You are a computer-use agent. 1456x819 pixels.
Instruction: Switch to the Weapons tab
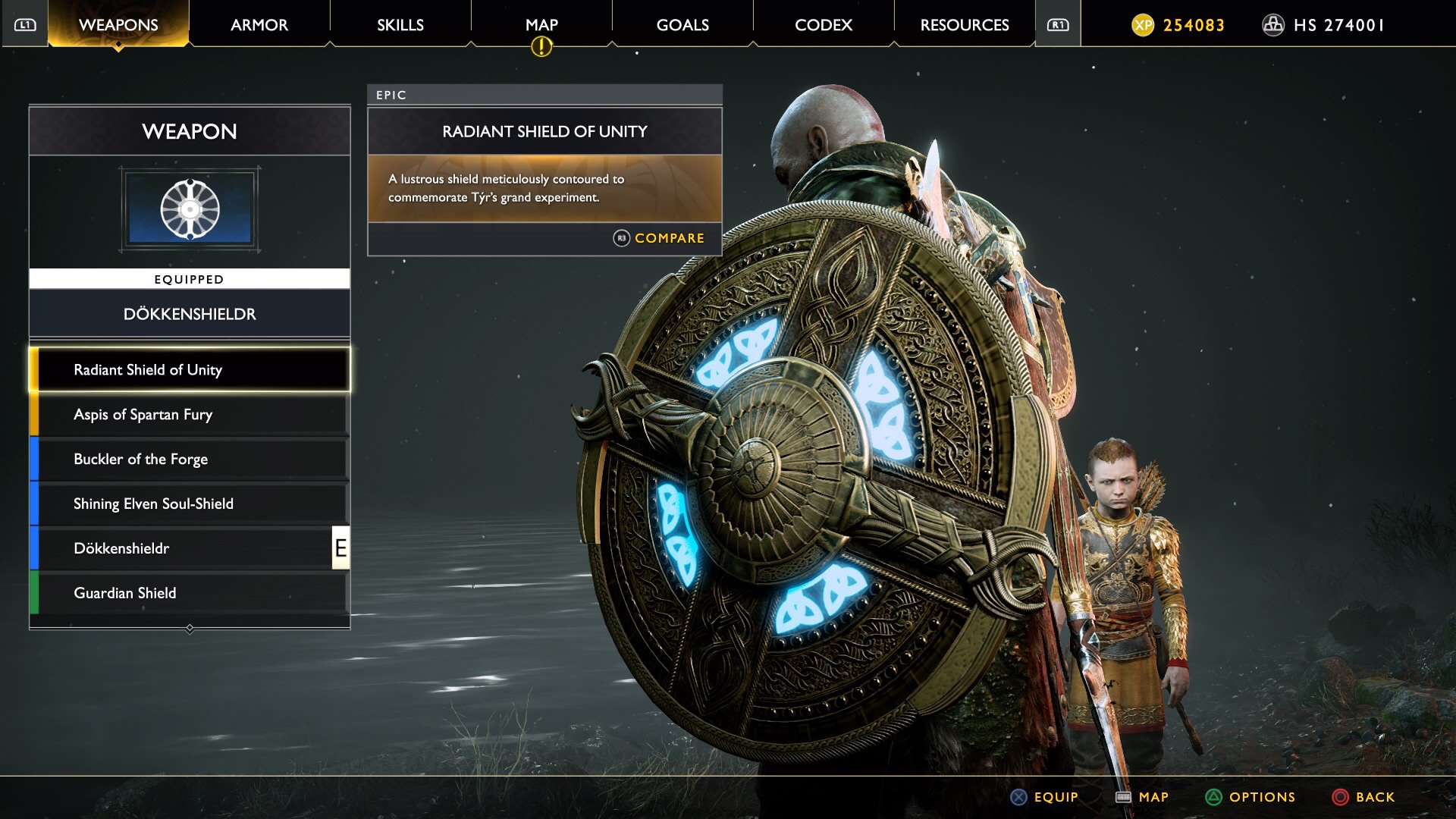(x=118, y=25)
